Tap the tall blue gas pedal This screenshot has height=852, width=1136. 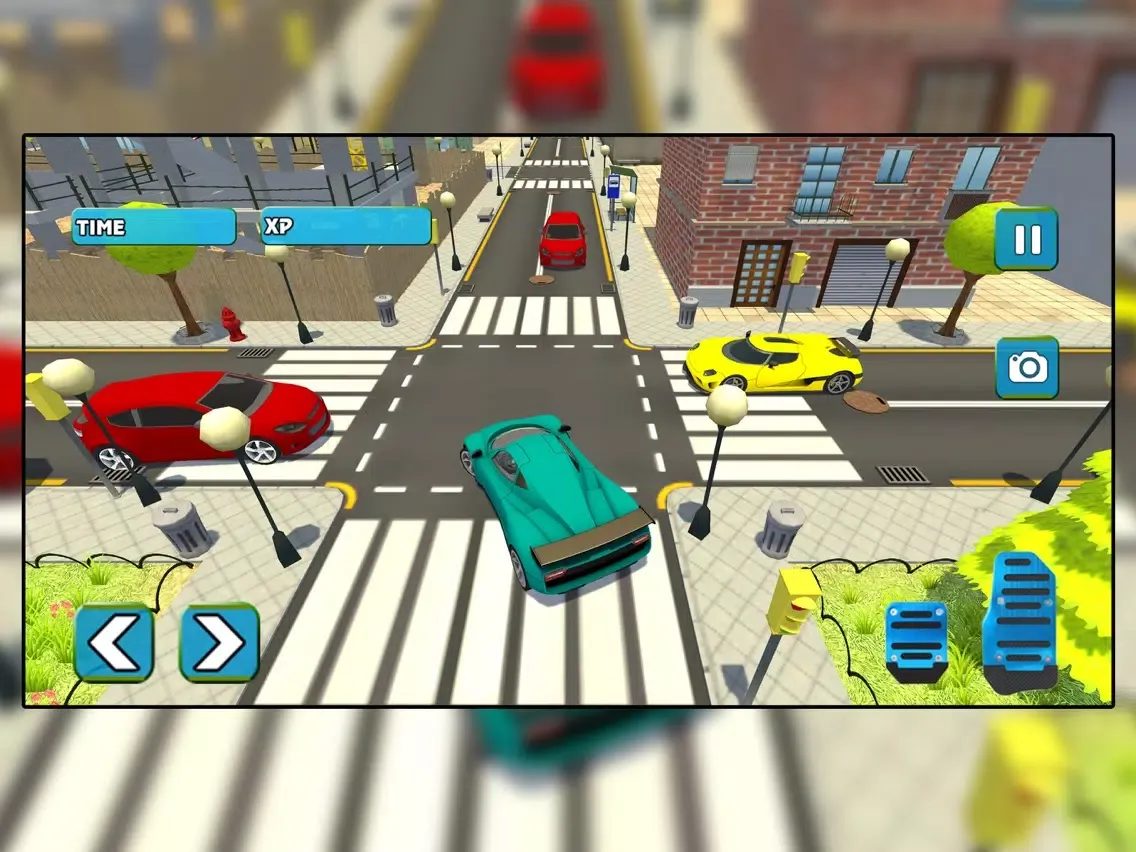[1018, 620]
